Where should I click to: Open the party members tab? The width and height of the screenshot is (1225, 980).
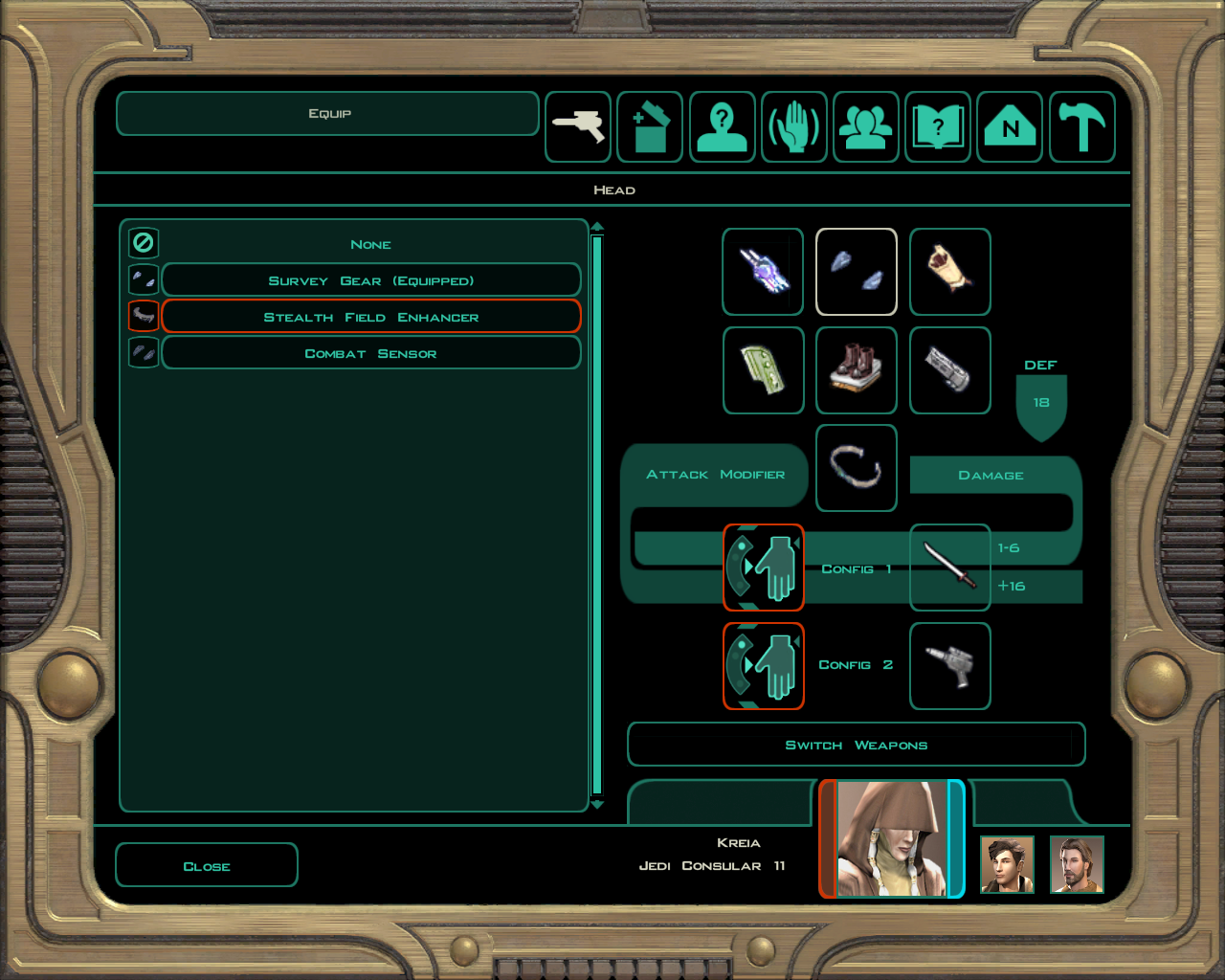point(866,127)
